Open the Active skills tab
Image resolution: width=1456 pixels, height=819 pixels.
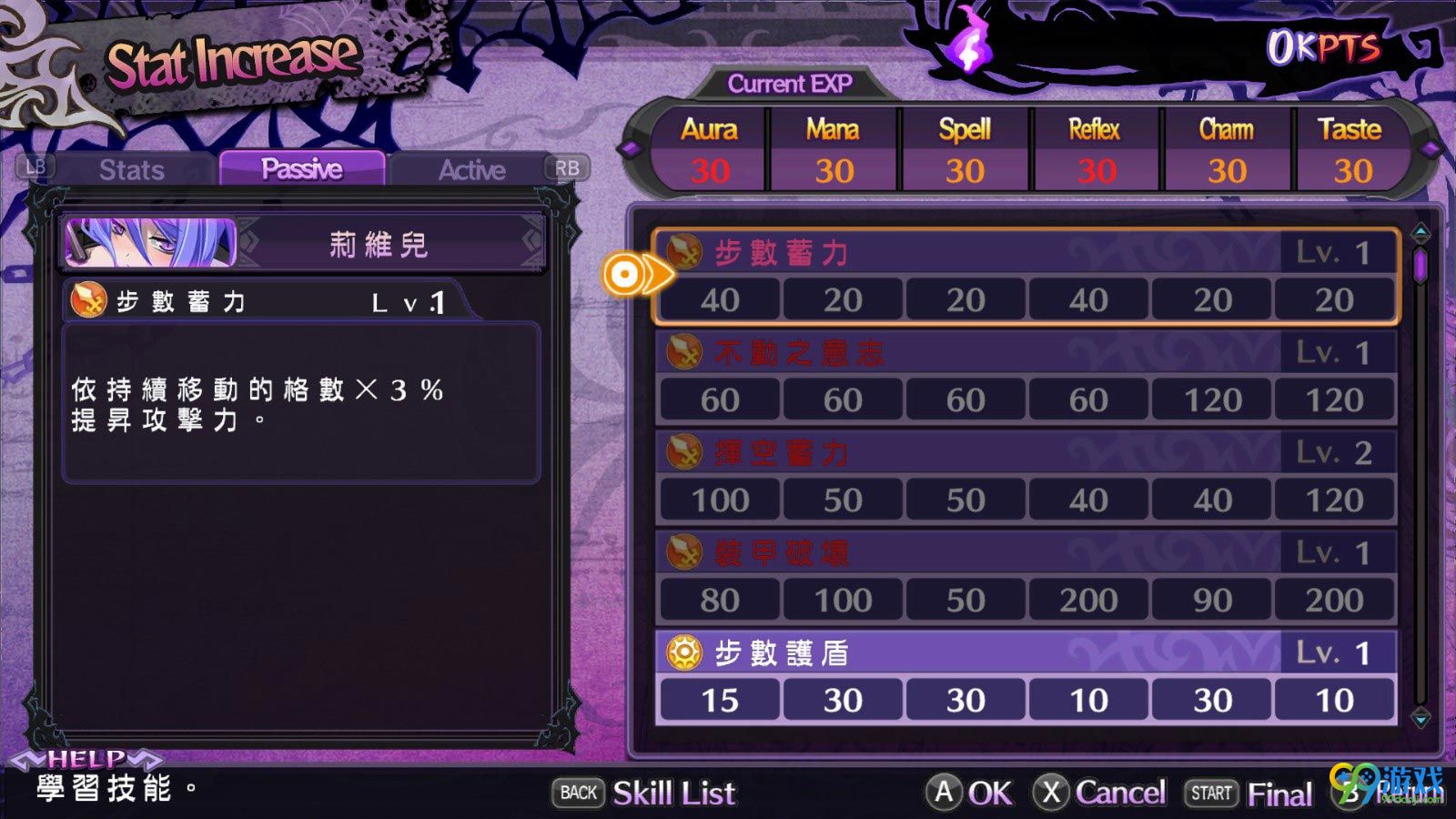pyautogui.click(x=471, y=170)
